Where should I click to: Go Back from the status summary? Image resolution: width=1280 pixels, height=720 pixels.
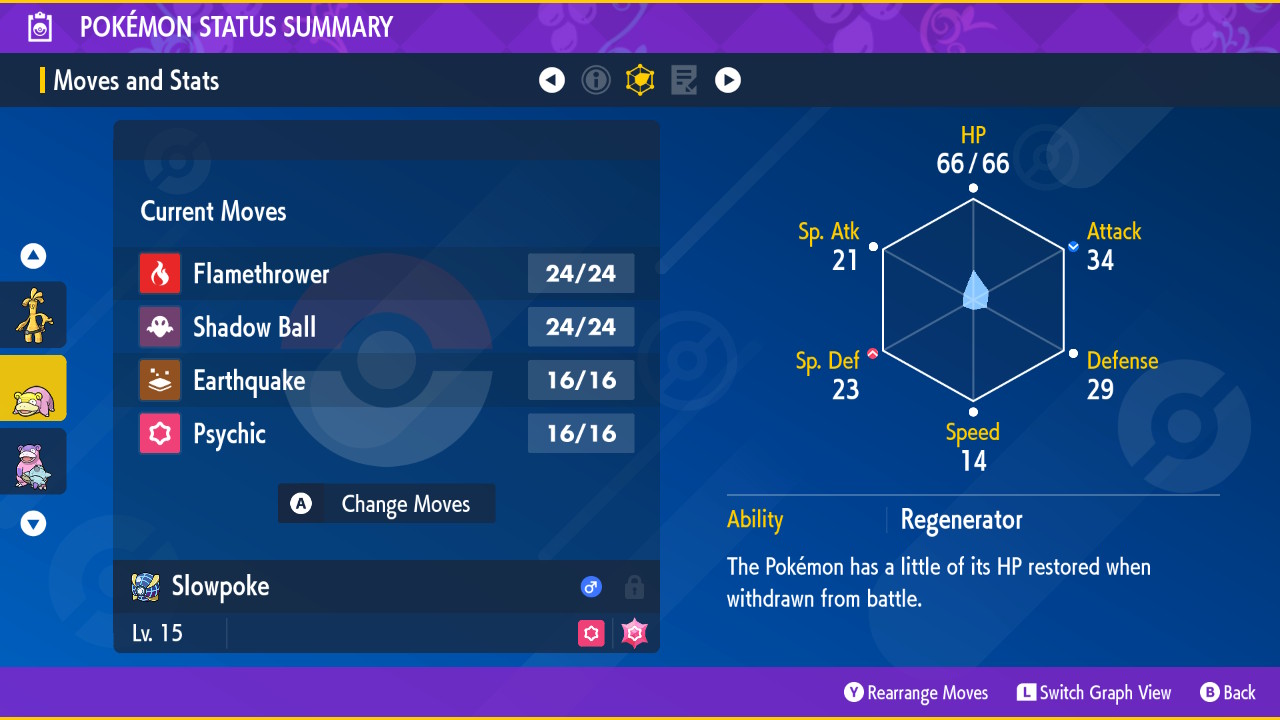[x=1228, y=693]
